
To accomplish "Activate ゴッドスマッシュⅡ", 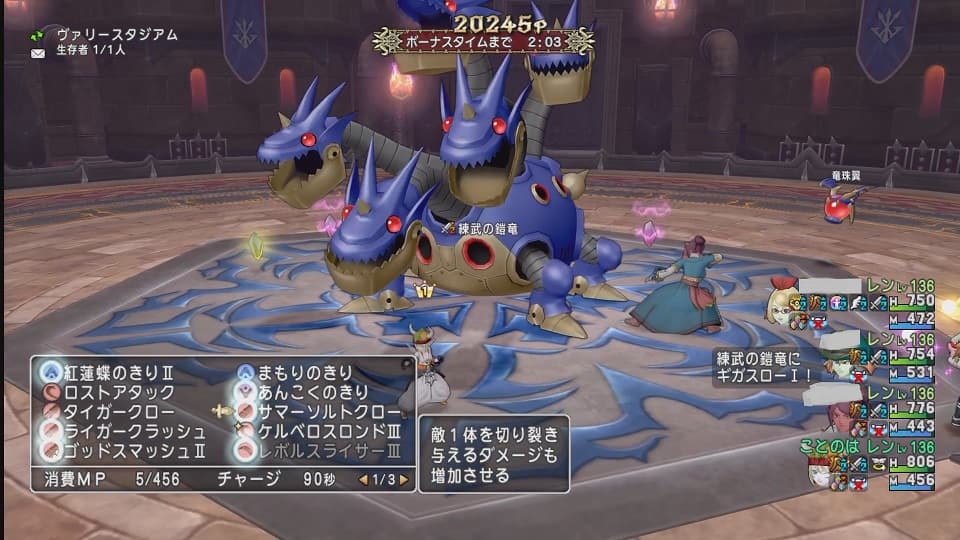I will click(118, 451).
